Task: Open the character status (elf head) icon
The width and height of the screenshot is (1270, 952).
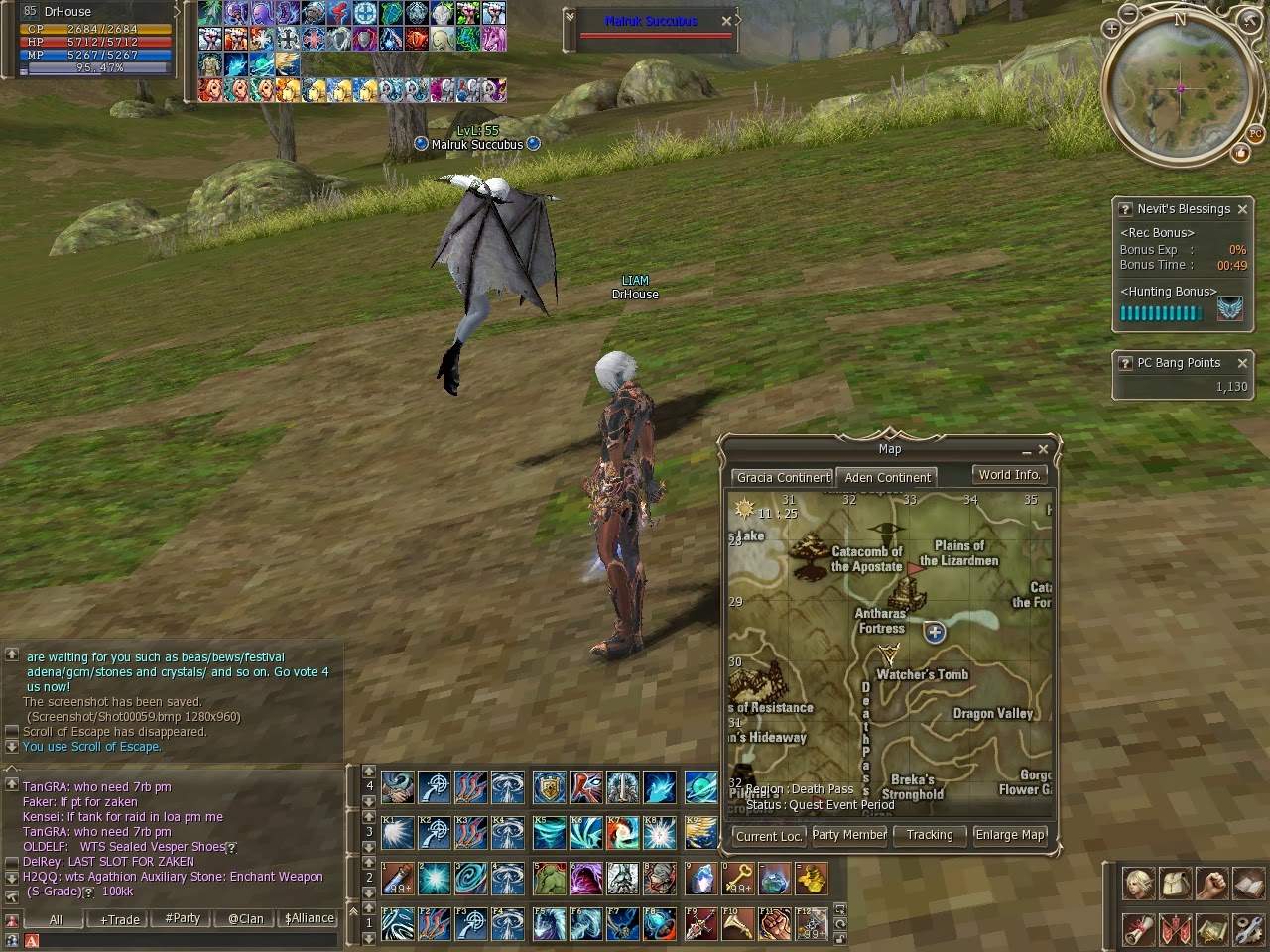Action: point(1139,884)
